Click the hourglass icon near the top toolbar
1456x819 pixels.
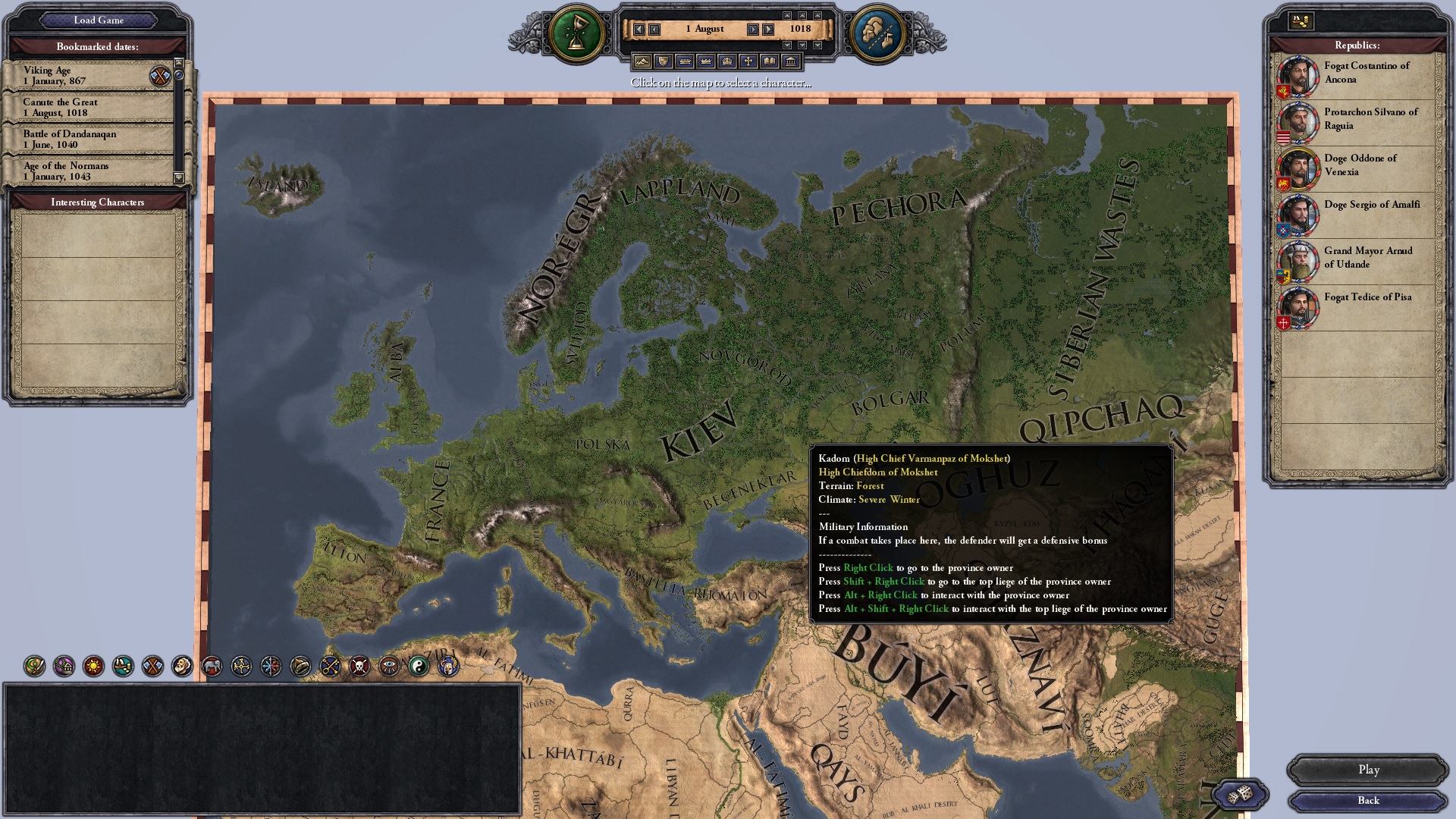click(576, 30)
